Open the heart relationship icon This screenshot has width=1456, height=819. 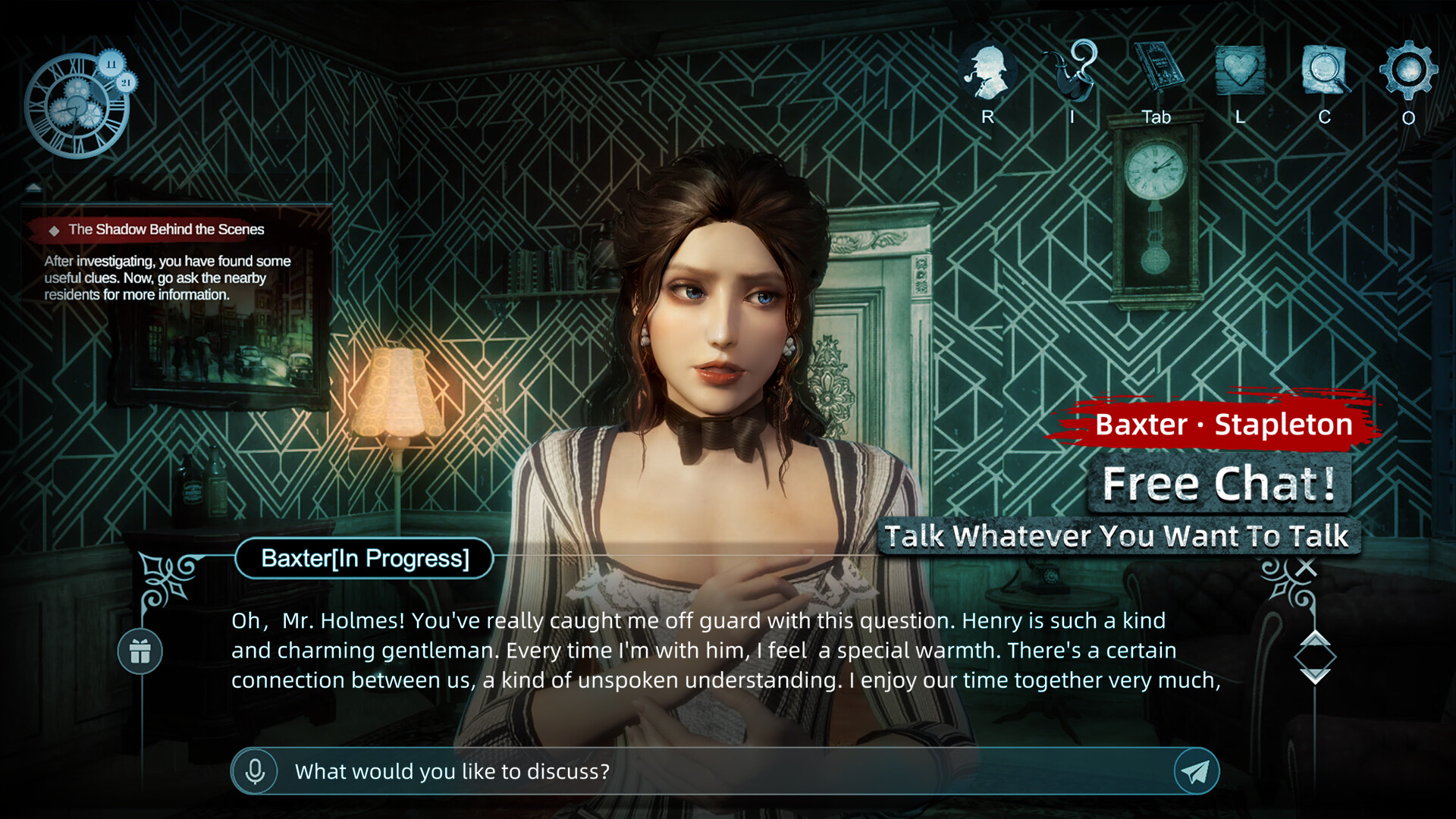pos(1240,71)
